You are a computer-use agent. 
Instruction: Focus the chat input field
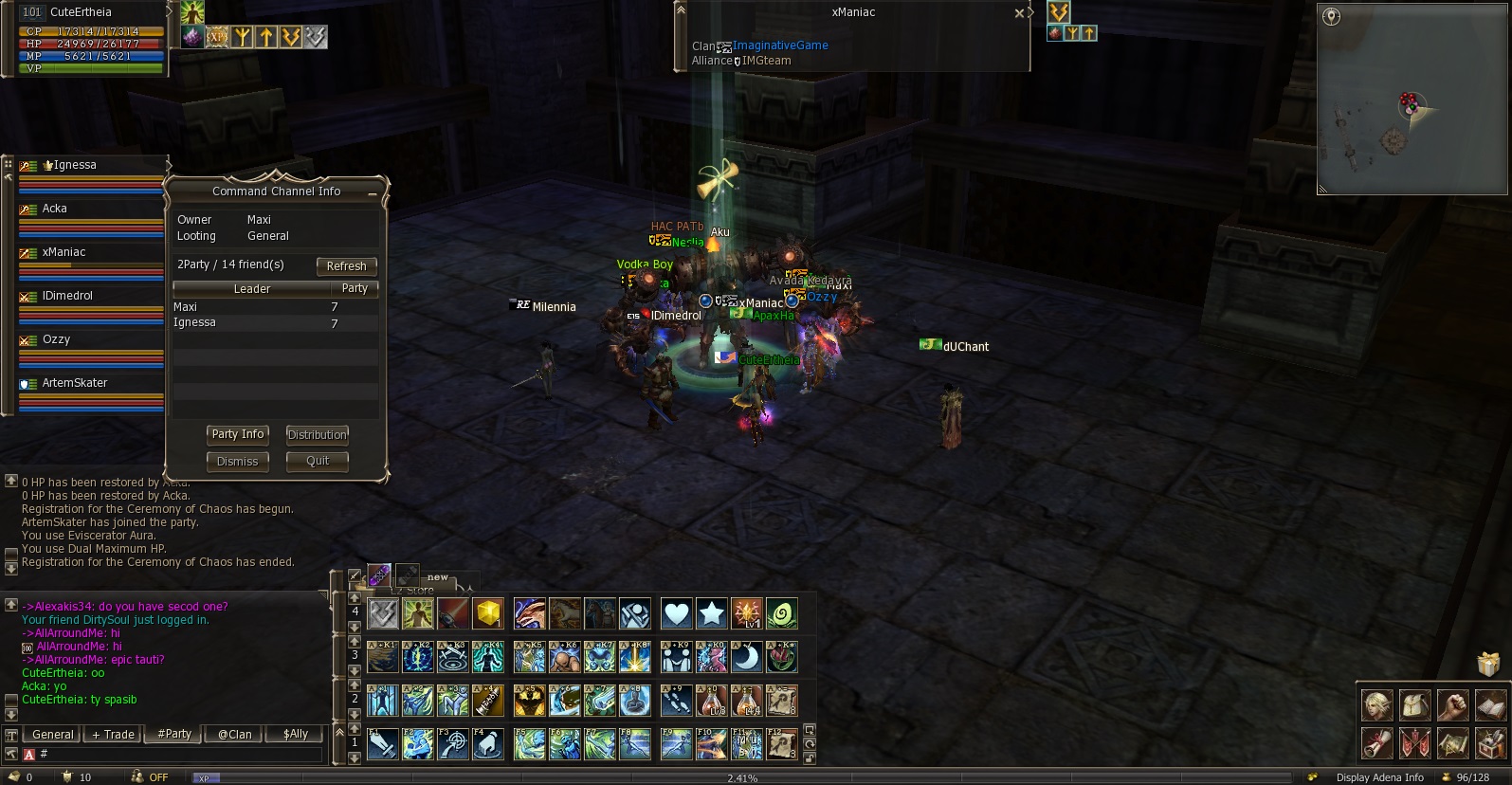(x=180, y=755)
